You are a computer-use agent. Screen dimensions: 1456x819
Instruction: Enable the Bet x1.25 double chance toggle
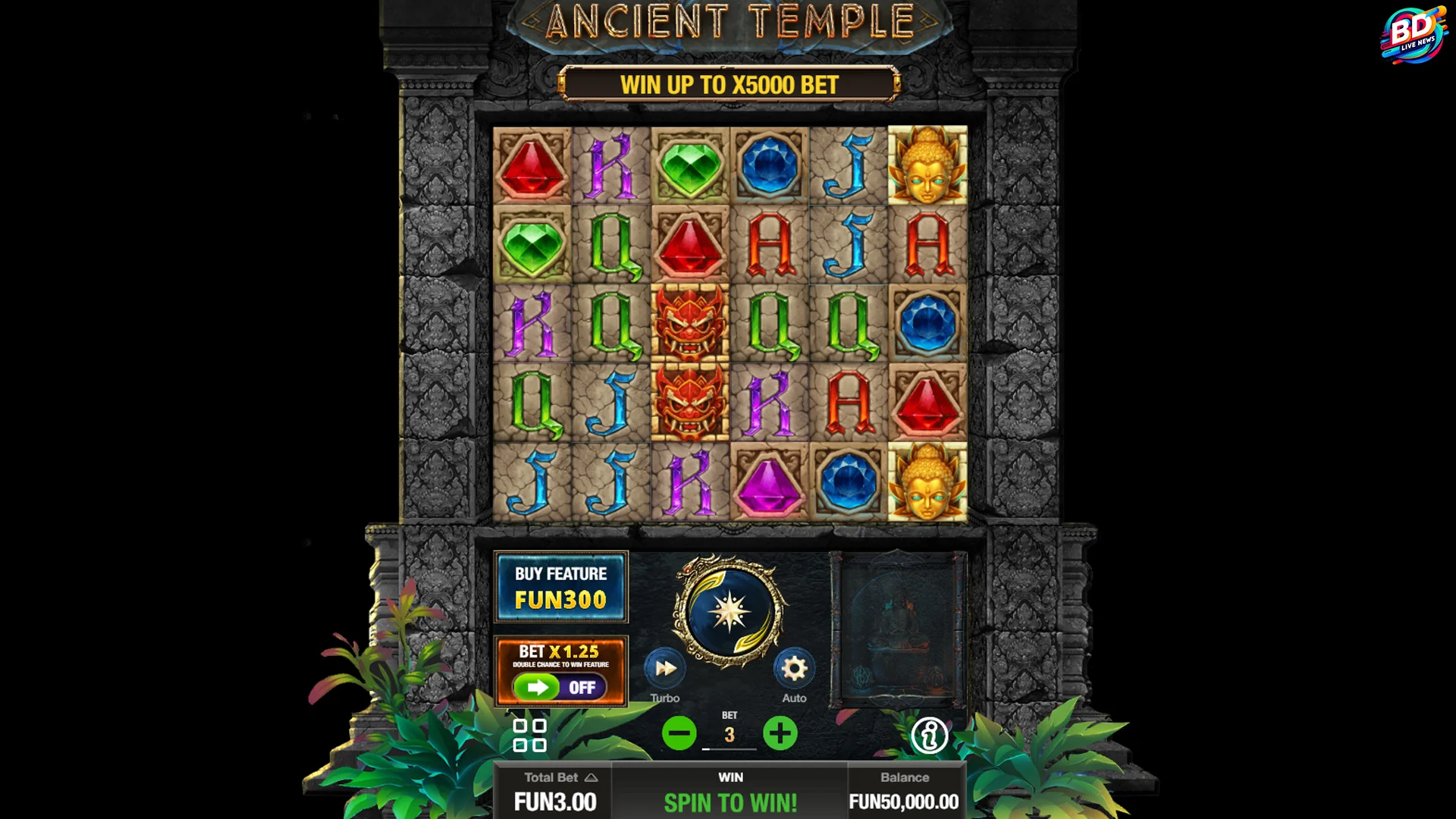pyautogui.click(x=561, y=672)
